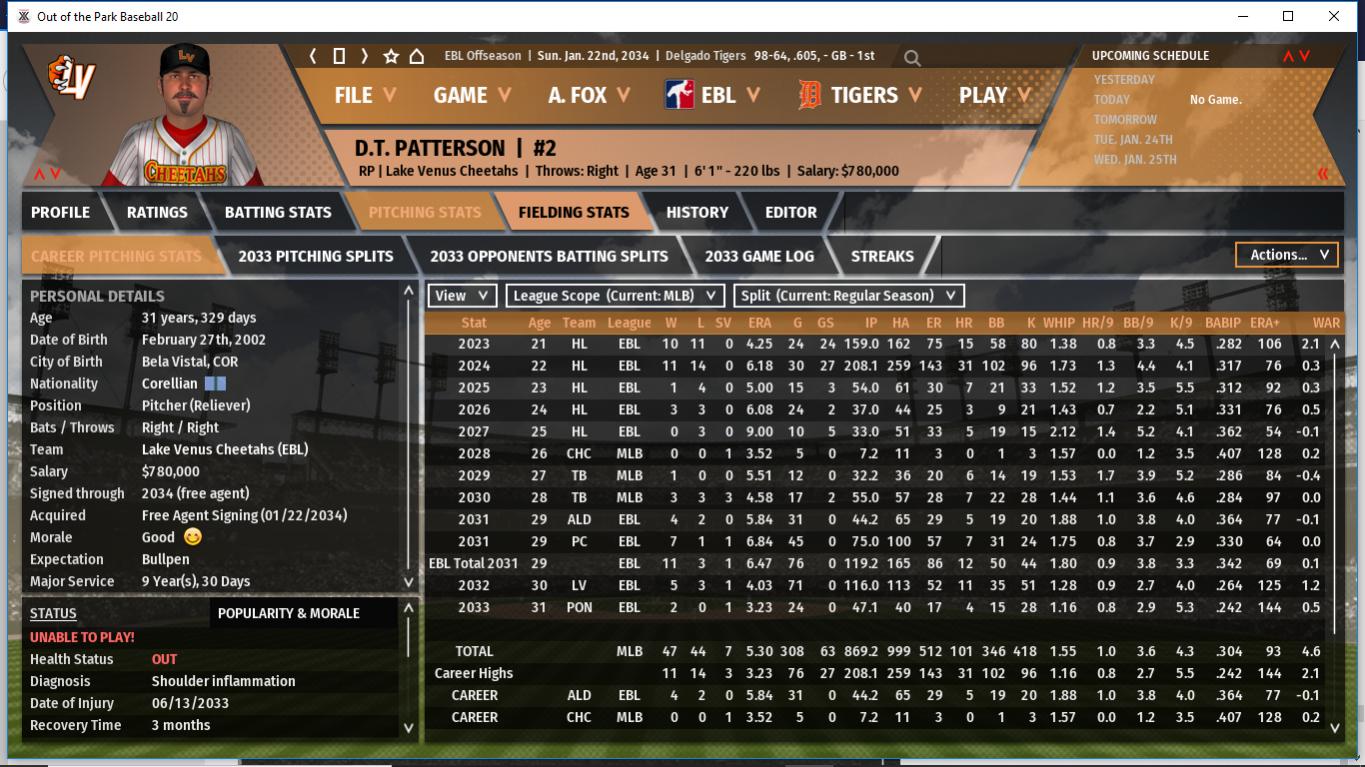
Task: Open the GAME menu
Action: point(472,95)
